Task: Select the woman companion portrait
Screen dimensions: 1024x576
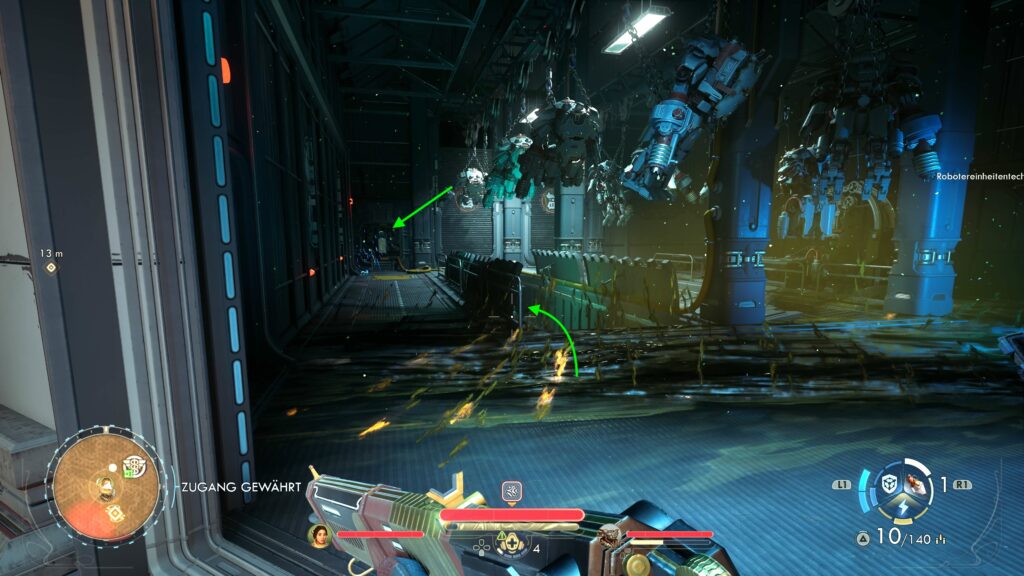Action: pyautogui.click(x=320, y=534)
